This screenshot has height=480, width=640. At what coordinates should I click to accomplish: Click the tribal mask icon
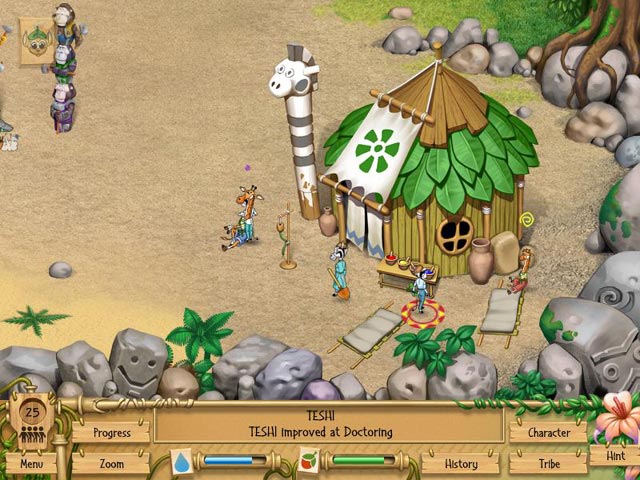(x=36, y=40)
